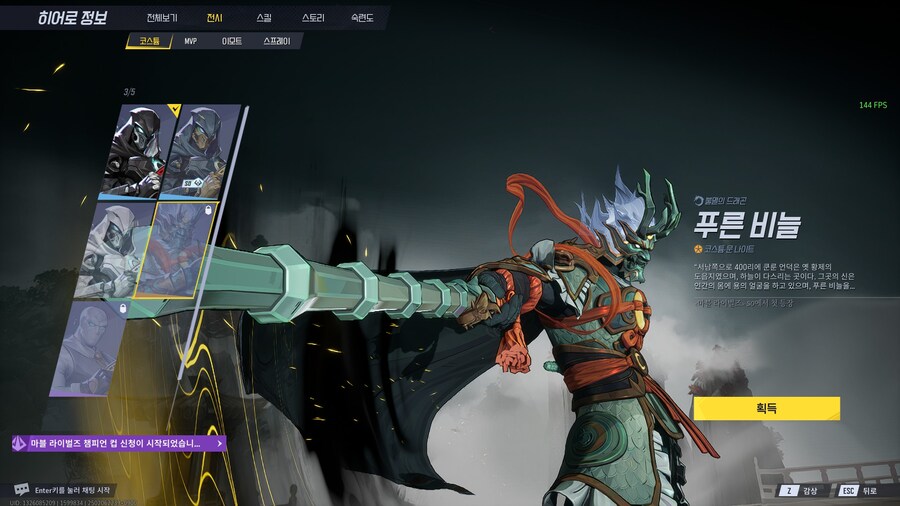Switch to the MVP sub-tab
The width and height of the screenshot is (900, 506).
[x=190, y=42]
